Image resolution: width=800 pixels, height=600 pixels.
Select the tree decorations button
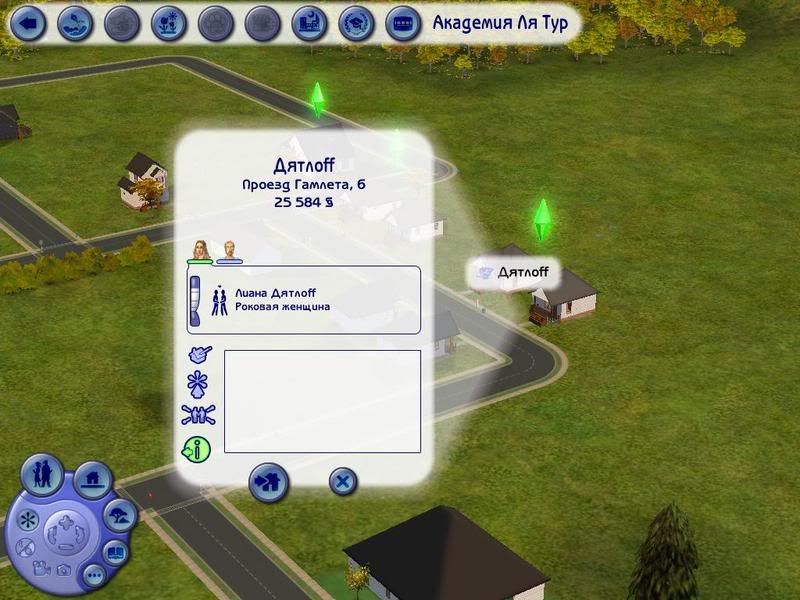tap(119, 516)
